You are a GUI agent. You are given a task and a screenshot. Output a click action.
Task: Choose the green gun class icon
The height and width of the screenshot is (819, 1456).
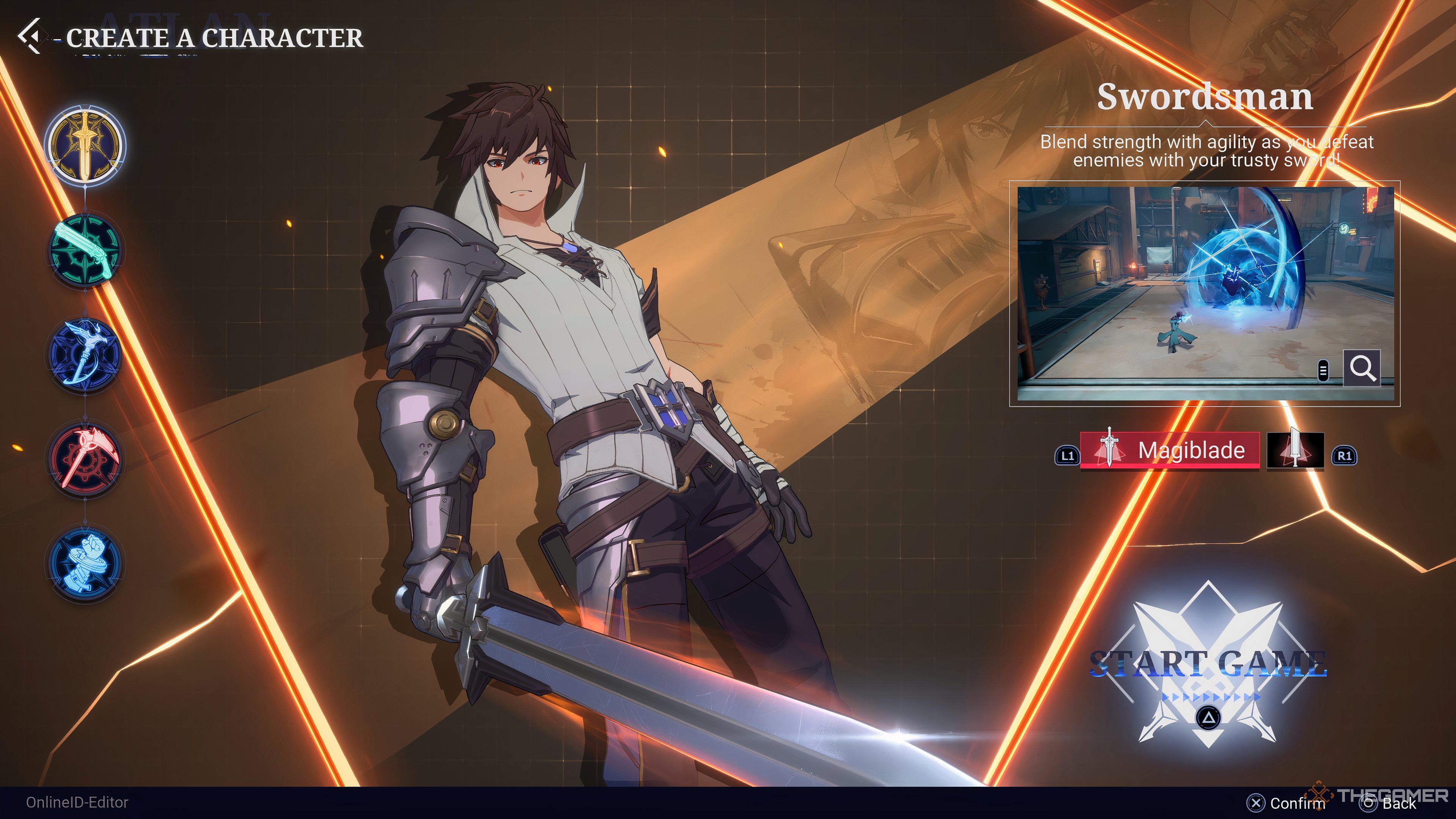[85, 249]
